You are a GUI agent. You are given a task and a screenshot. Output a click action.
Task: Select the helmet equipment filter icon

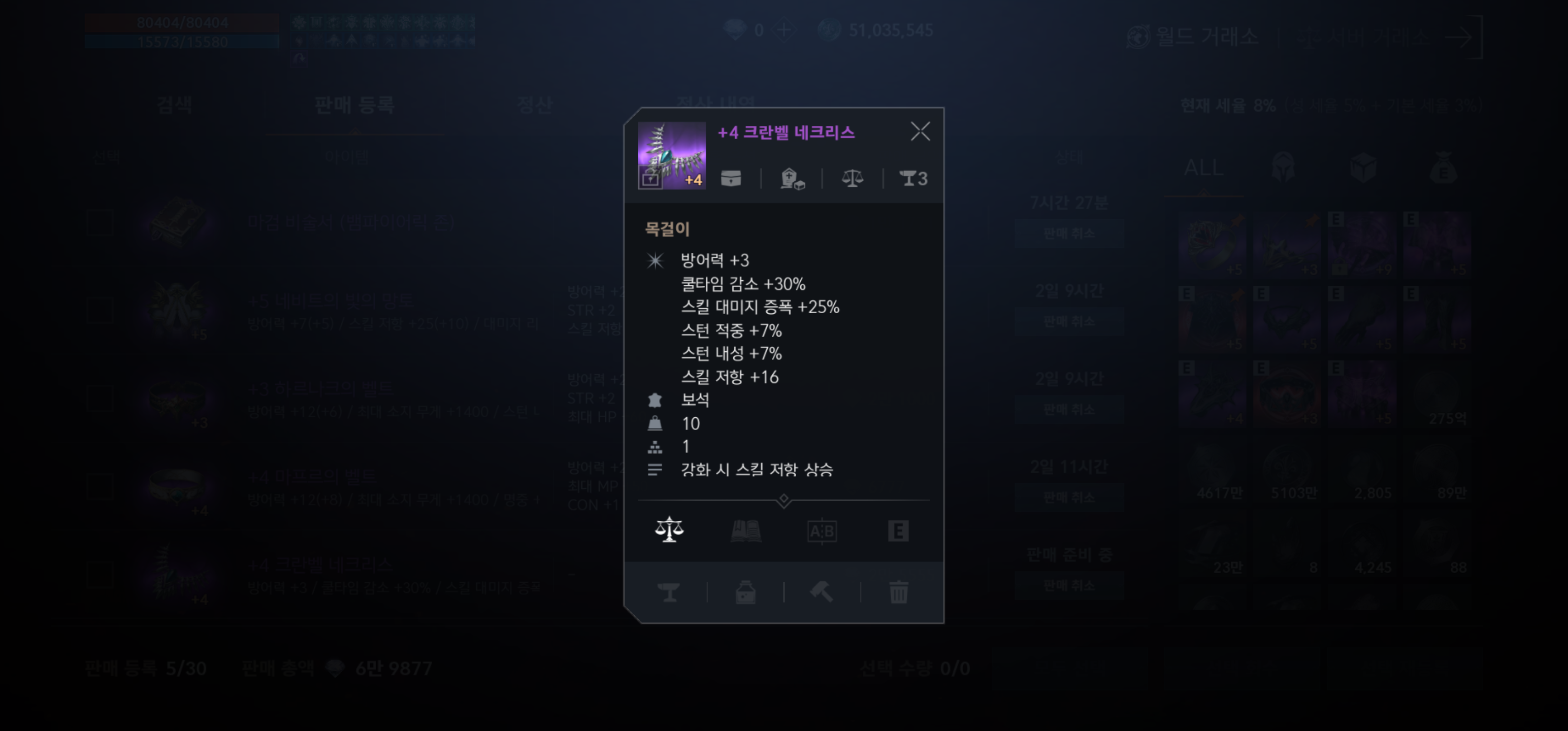pyautogui.click(x=1284, y=169)
